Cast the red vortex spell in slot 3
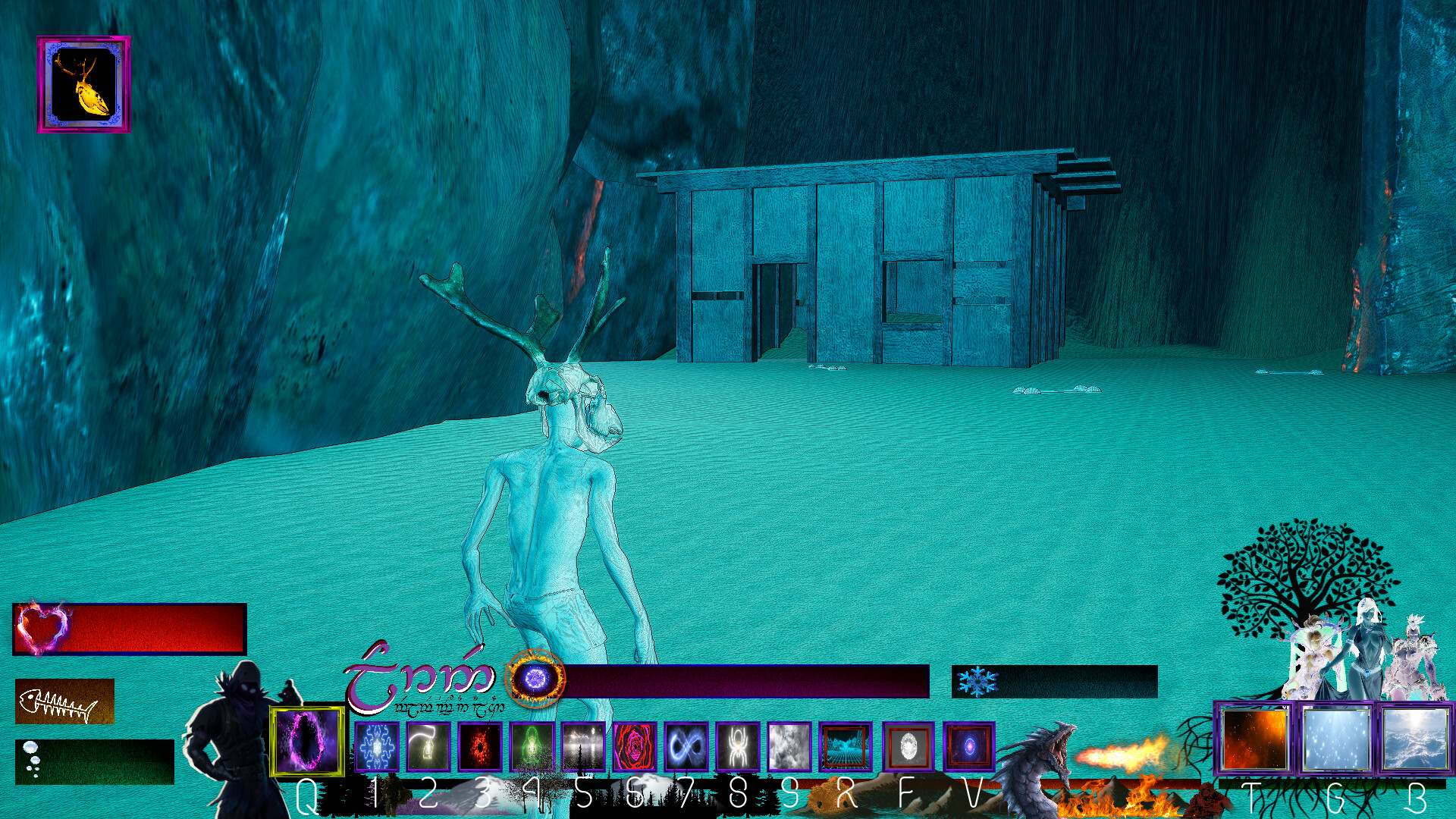This screenshot has width=1456, height=819. [482, 747]
